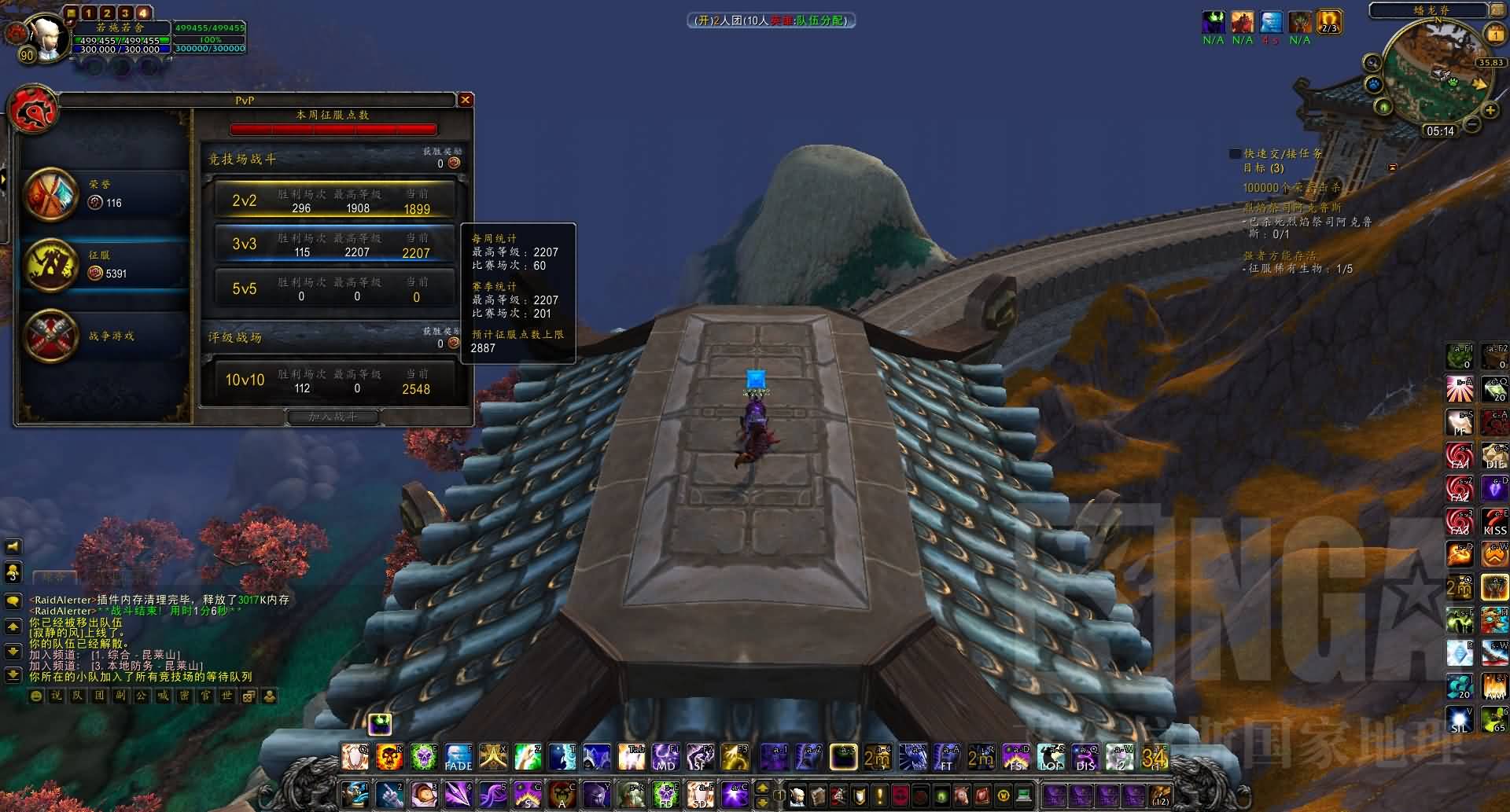Activate the FADE ability
Viewport: 1510px width, 812px height.
pyautogui.click(x=459, y=757)
